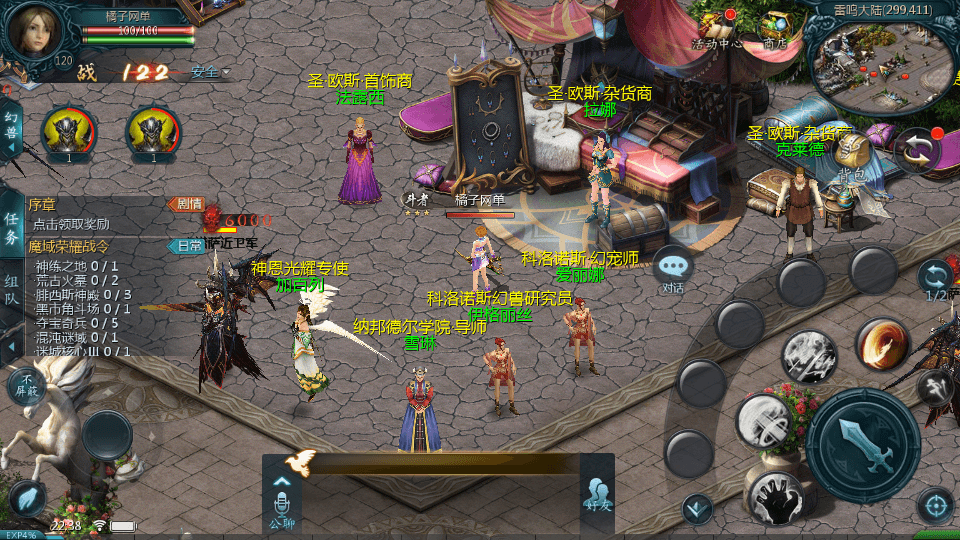Switch skill page with the 1/2 arrows
Screen dimensions: 960x540
pyautogui.click(x=936, y=278)
